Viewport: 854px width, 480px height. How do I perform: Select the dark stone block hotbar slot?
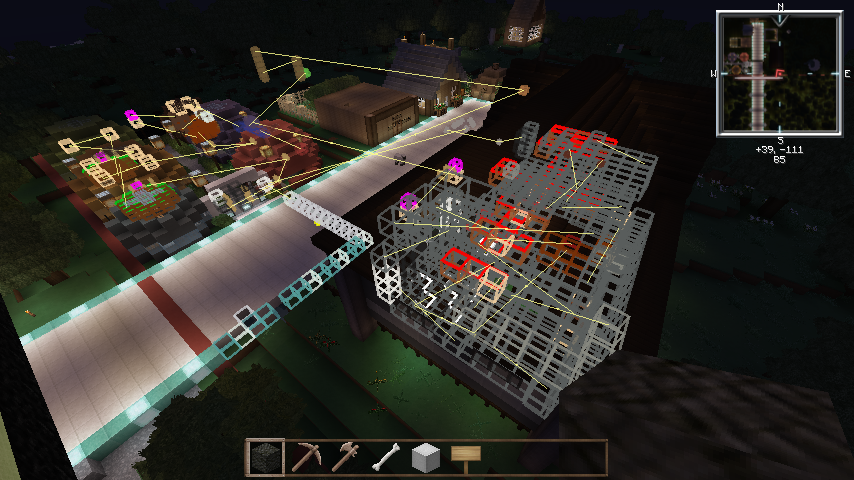tap(266, 458)
